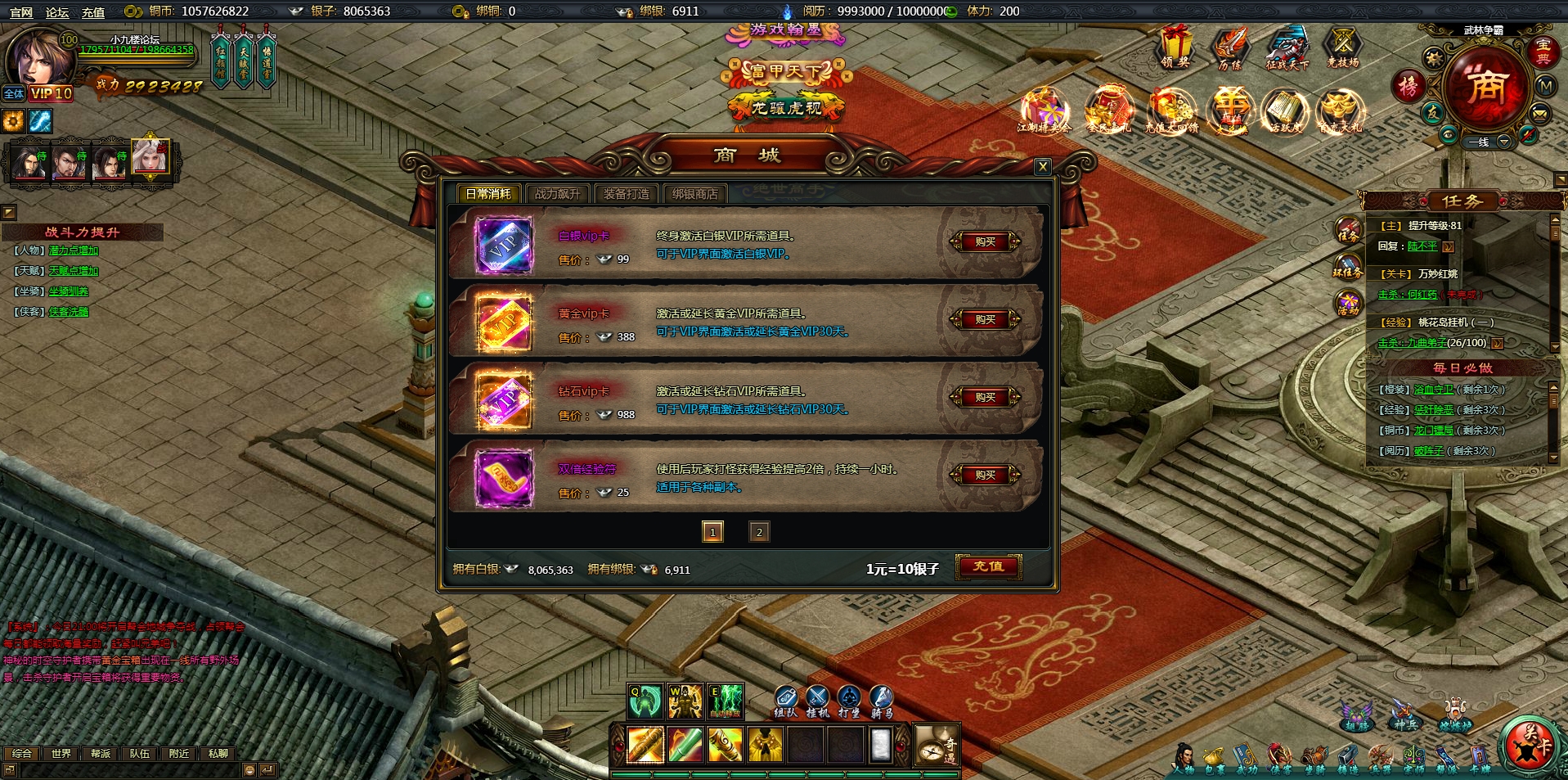The image size is (1568, 780).
Task: Open the 包裹 bag icon
Action: (1214, 759)
